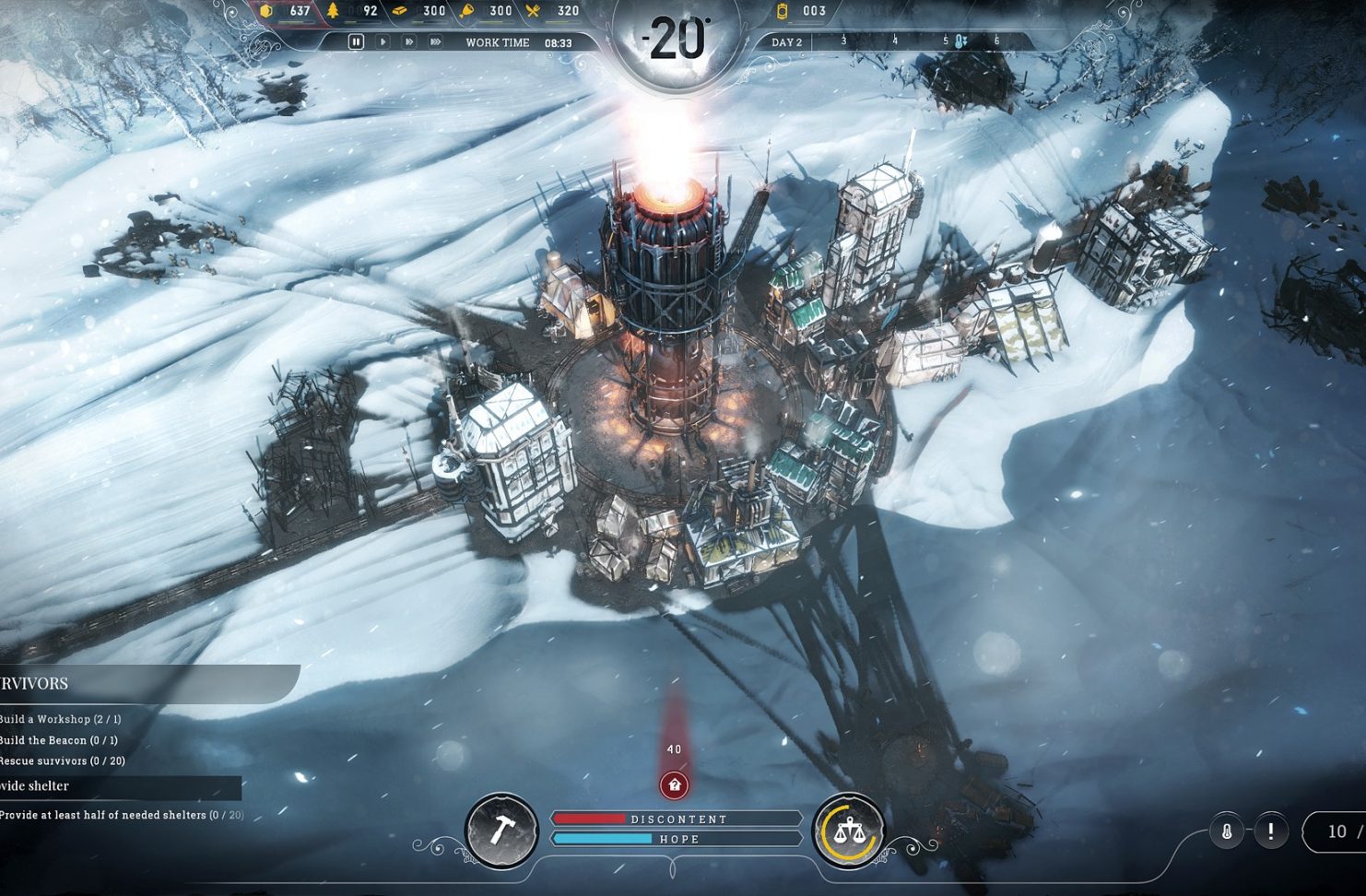Viewport: 1366px width, 896px height.
Task: Pause the game with the pause button
Action: [x=356, y=41]
